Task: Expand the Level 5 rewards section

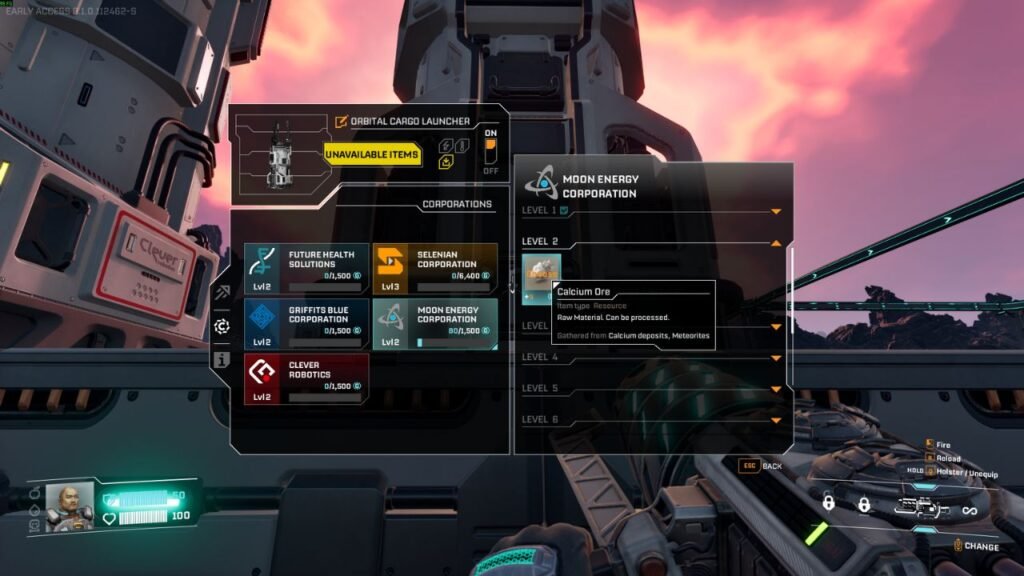Action: pyautogui.click(x=776, y=389)
